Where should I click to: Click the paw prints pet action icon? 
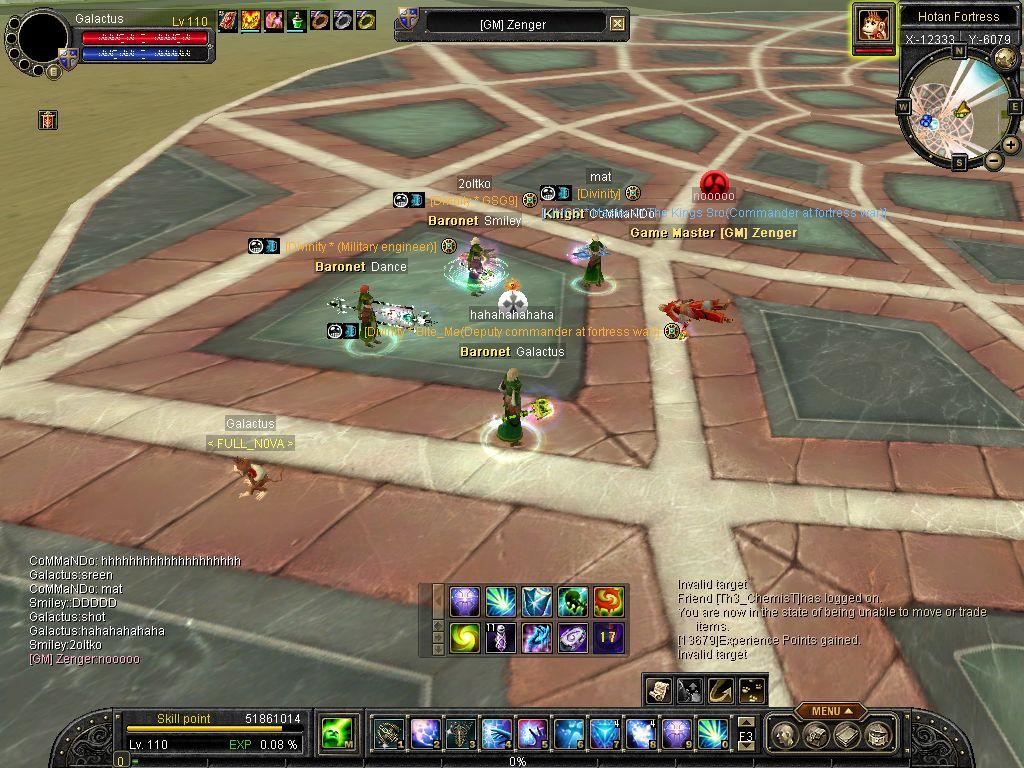click(x=752, y=690)
